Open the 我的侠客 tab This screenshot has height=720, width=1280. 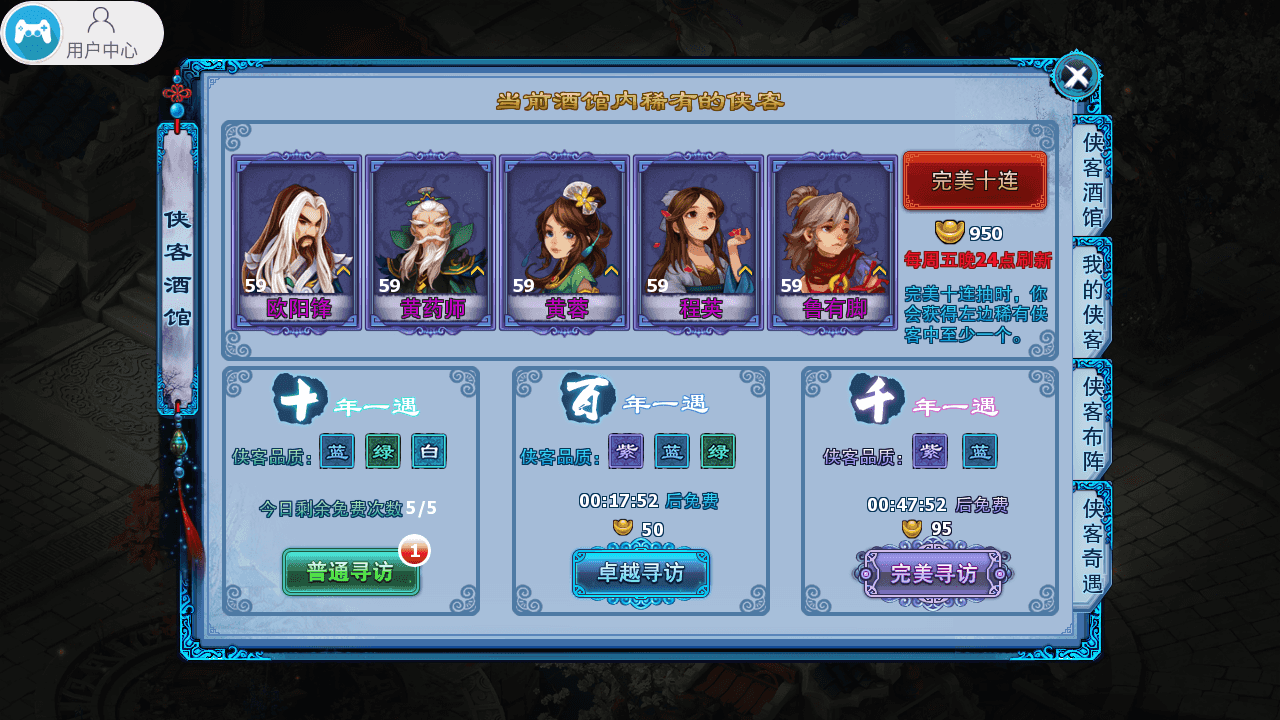[x=1092, y=301]
